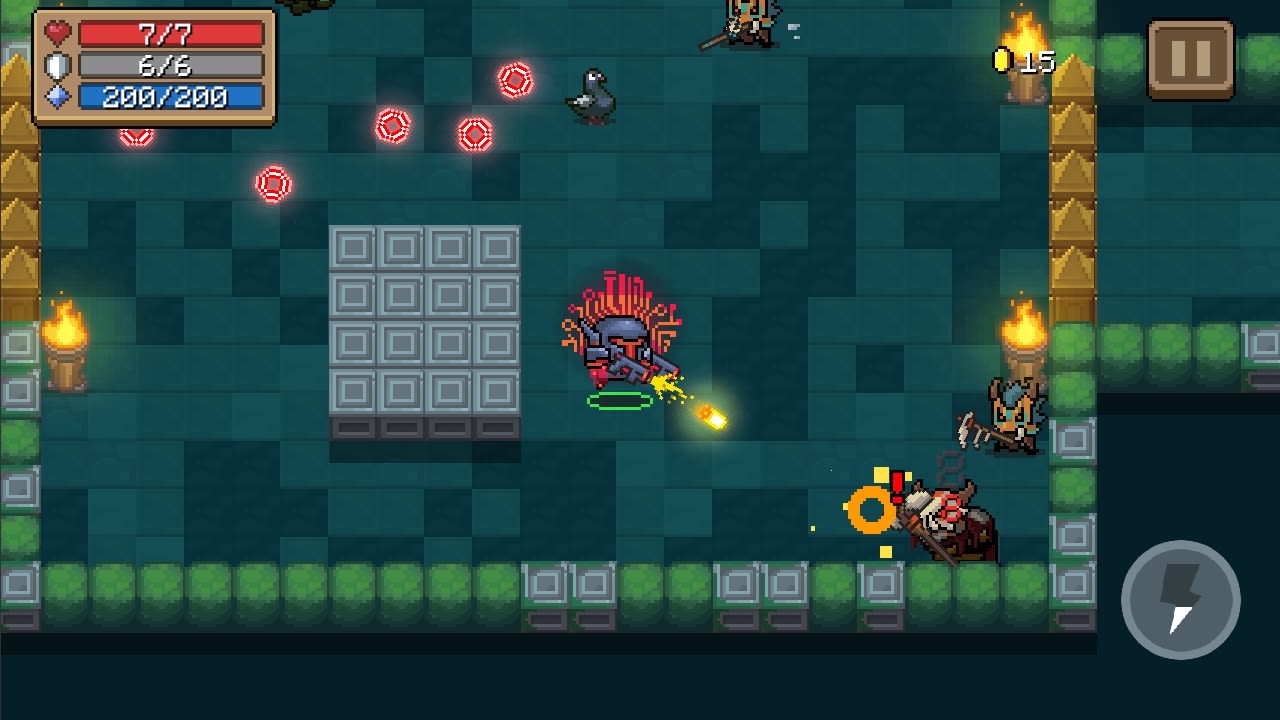This screenshot has width=1280, height=720.
Task: Click the burning torch on the left wall
Action: (66, 340)
